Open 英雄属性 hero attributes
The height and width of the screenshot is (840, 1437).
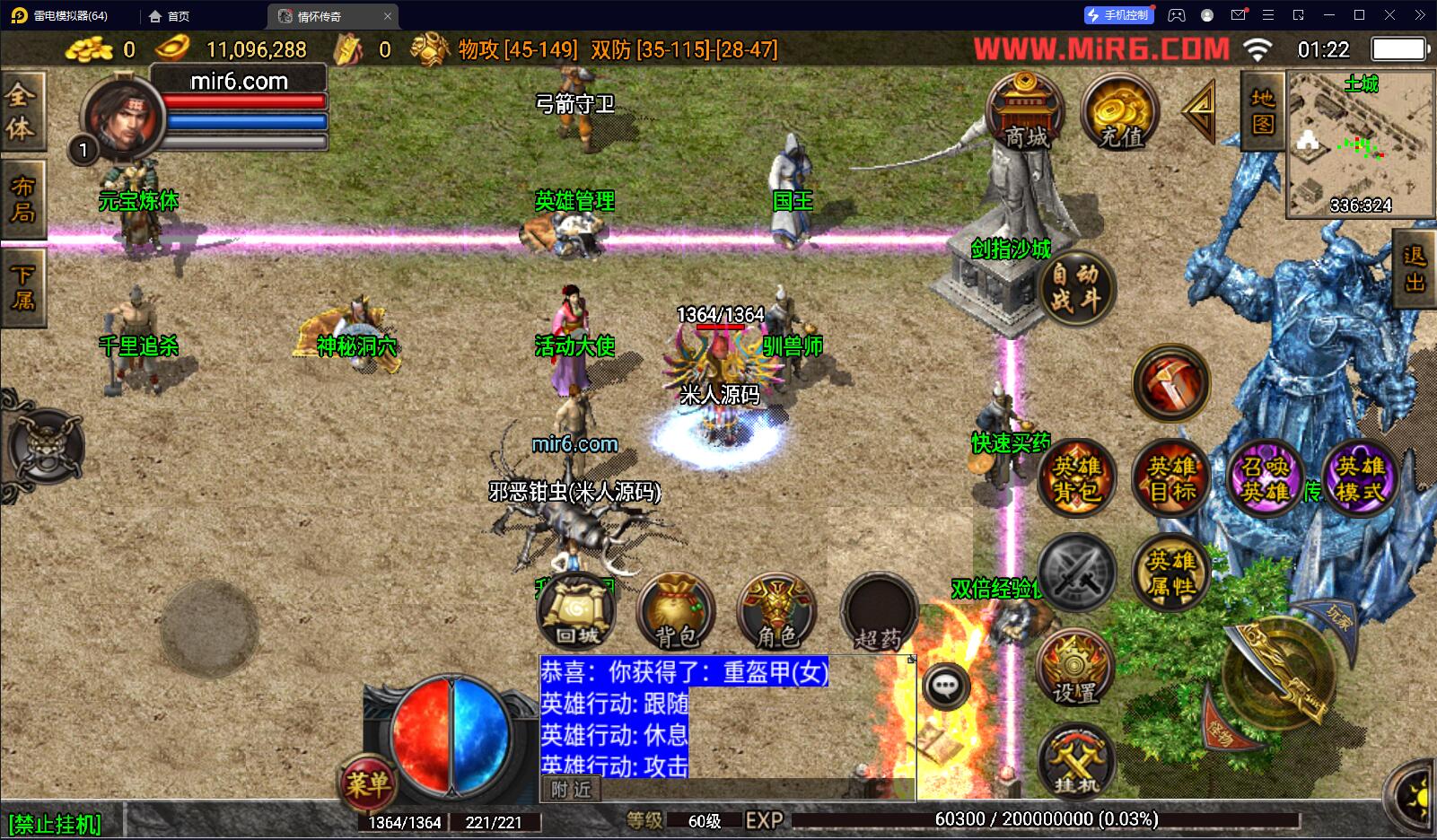[x=1171, y=573]
